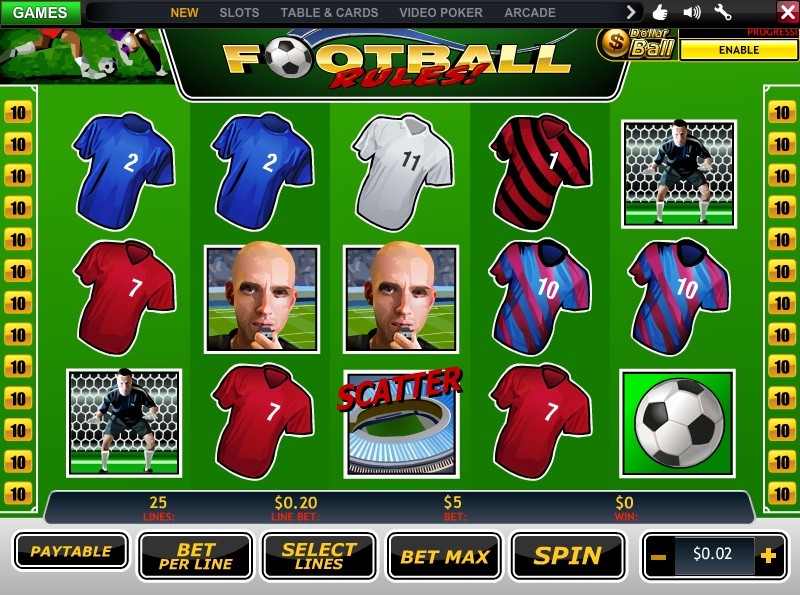Toggle sound with the speaker icon
This screenshot has width=800, height=595.
click(691, 12)
